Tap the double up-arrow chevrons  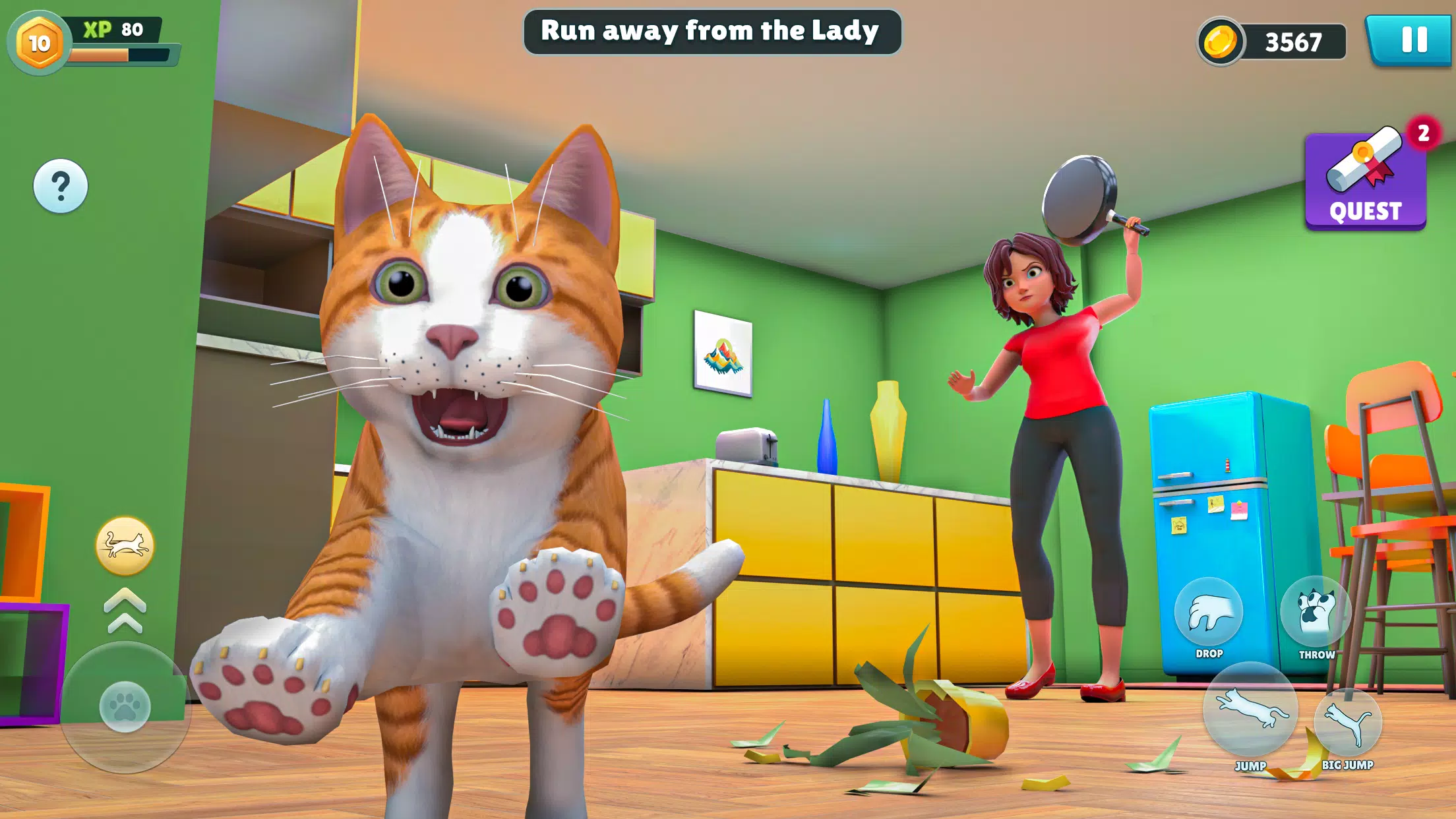coord(125,611)
